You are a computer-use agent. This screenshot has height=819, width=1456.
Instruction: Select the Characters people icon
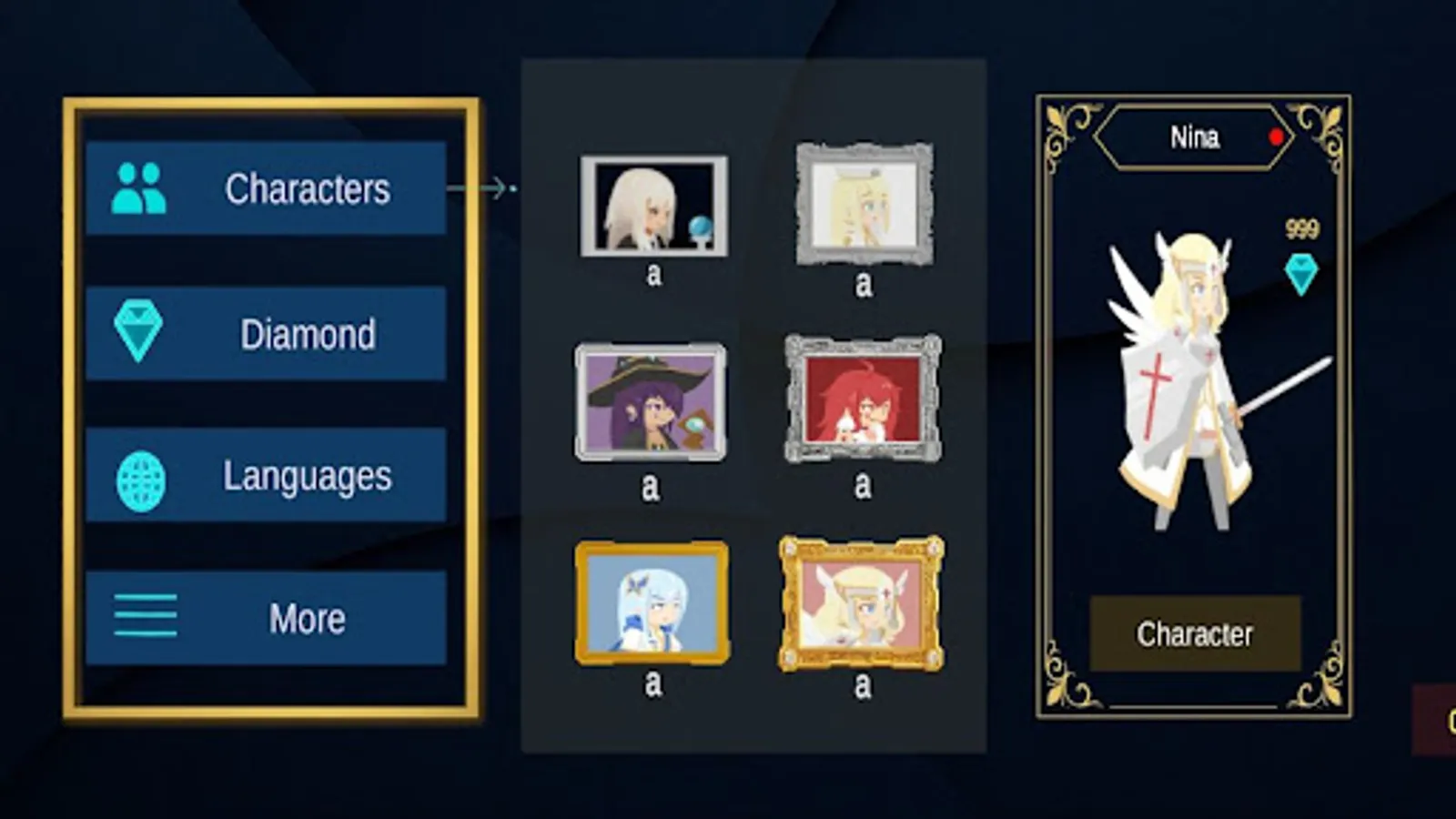tap(139, 187)
